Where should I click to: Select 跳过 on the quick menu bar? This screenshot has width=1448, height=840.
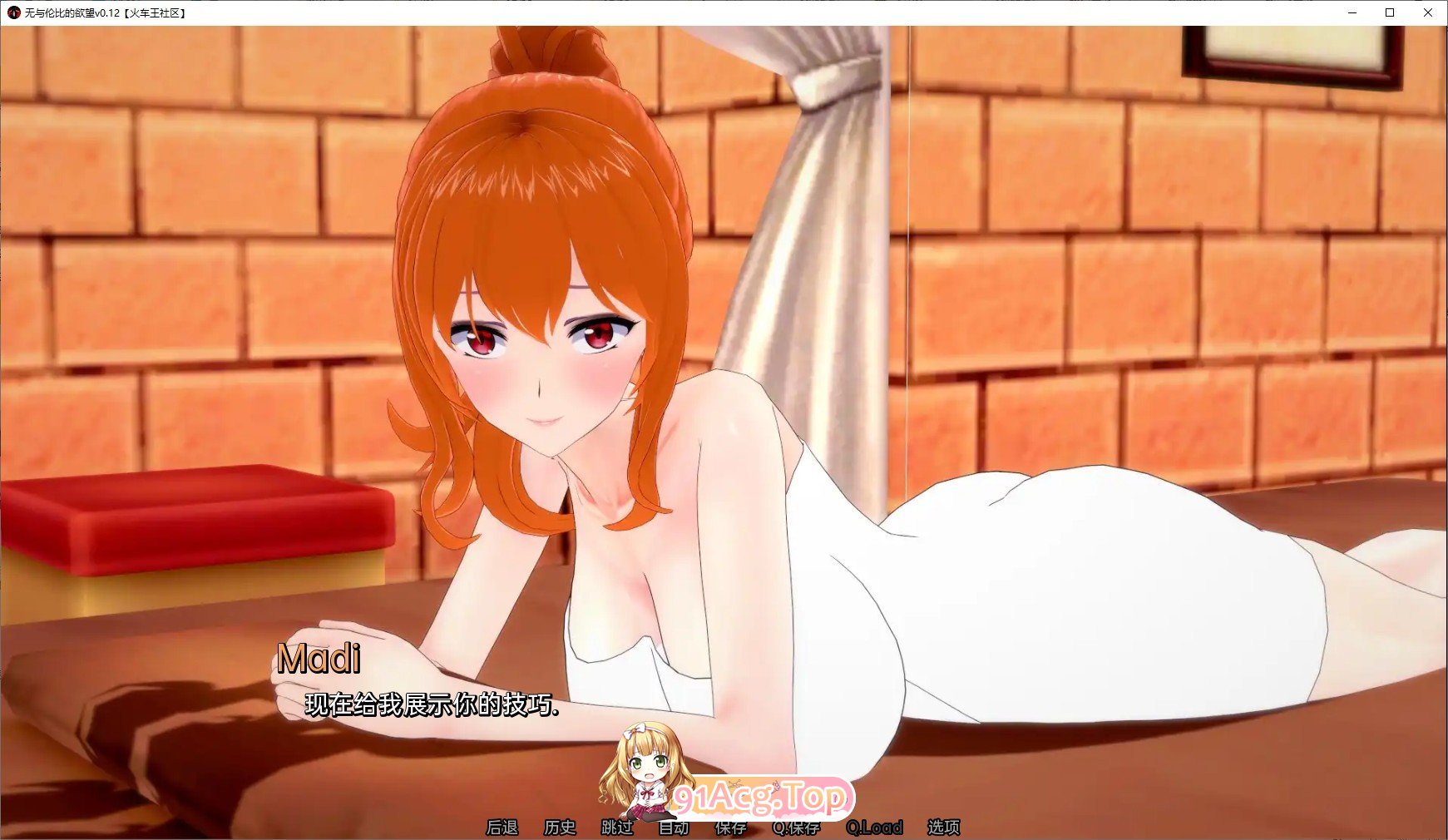tap(615, 828)
